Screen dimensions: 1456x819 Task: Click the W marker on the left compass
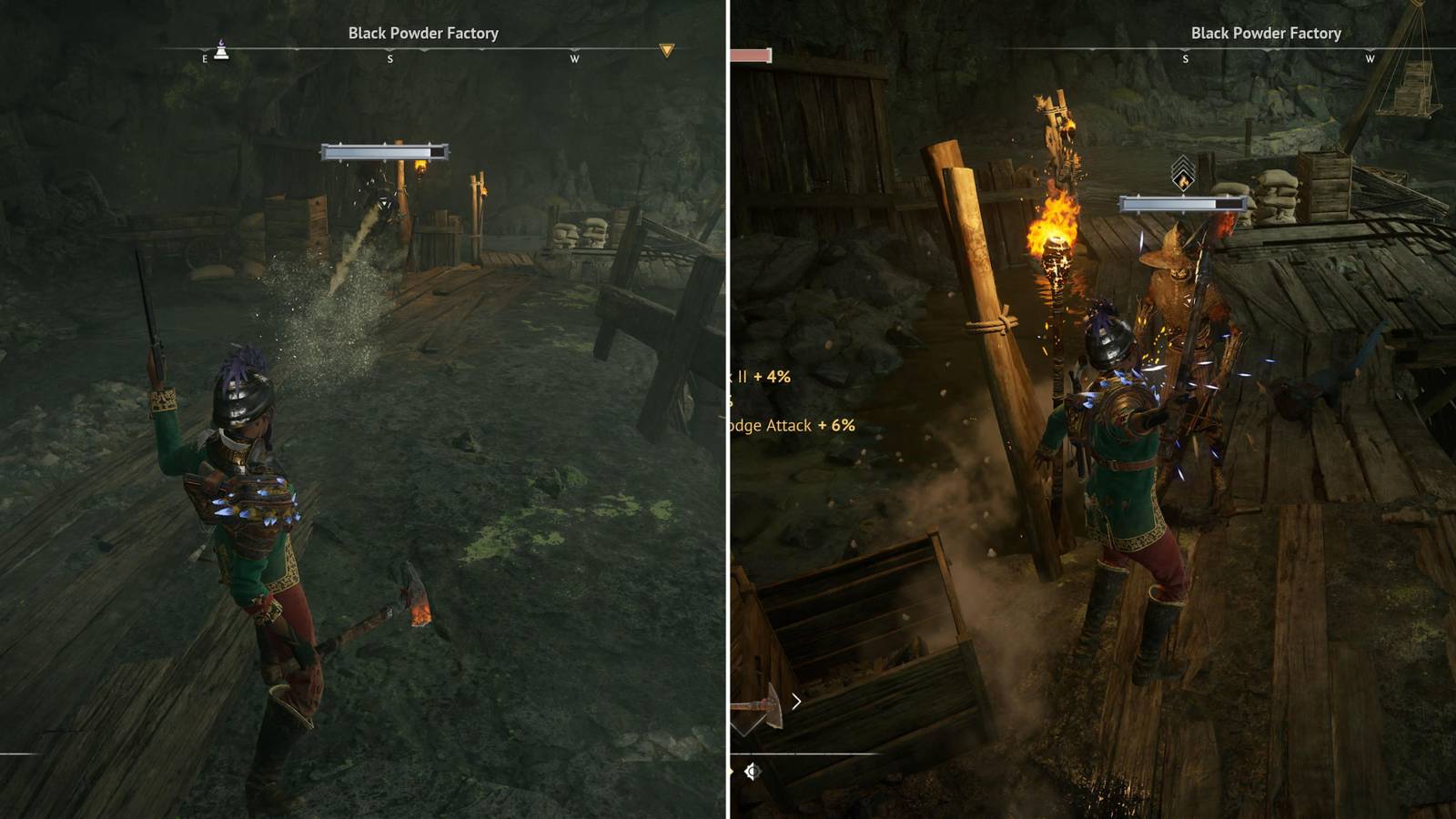pyautogui.click(x=574, y=57)
